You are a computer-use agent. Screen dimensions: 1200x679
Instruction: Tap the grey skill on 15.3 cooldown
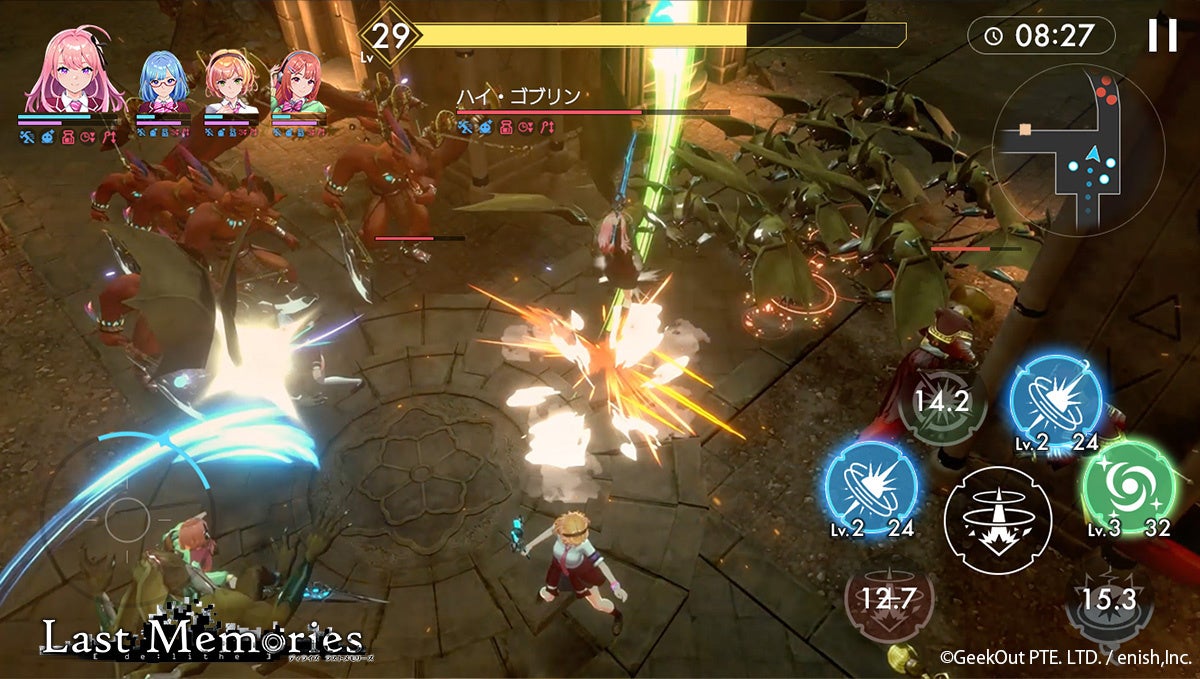click(1108, 598)
